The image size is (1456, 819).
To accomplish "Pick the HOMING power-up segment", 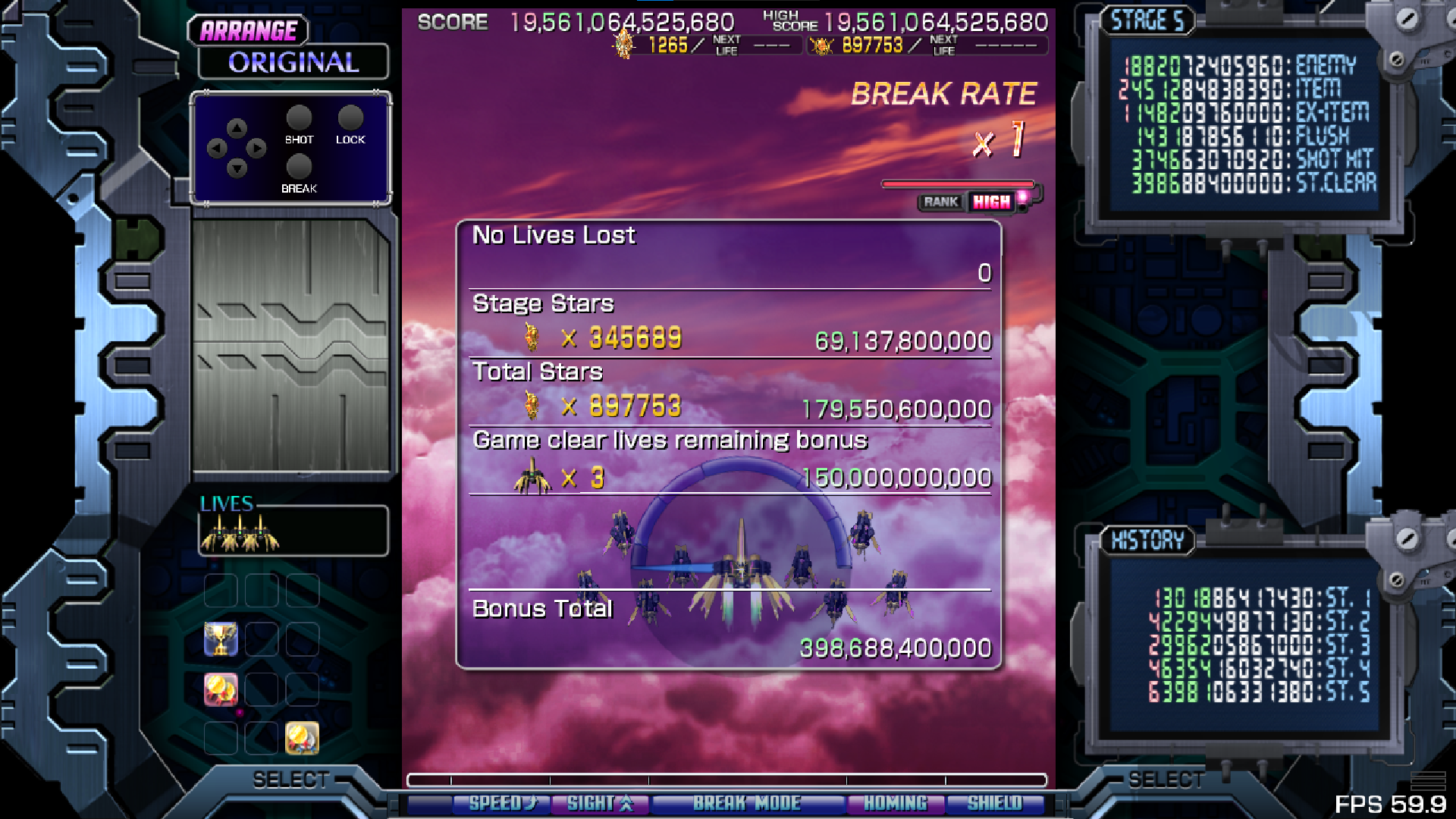I will [x=895, y=803].
